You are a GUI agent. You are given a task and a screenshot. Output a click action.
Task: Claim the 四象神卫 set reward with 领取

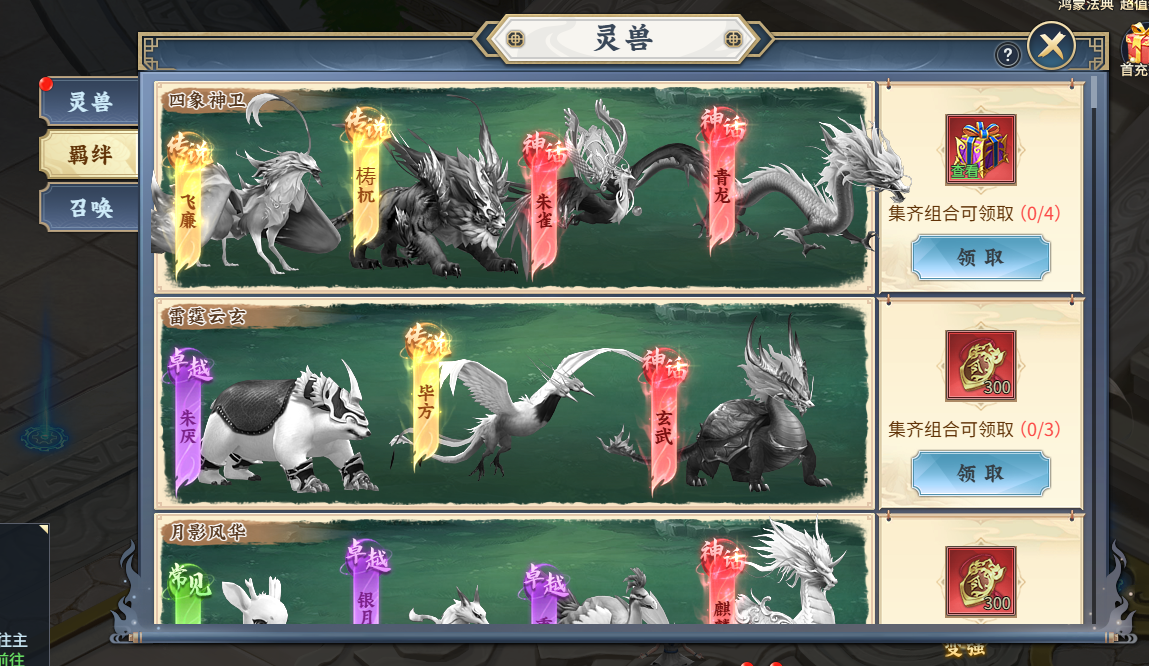(980, 257)
